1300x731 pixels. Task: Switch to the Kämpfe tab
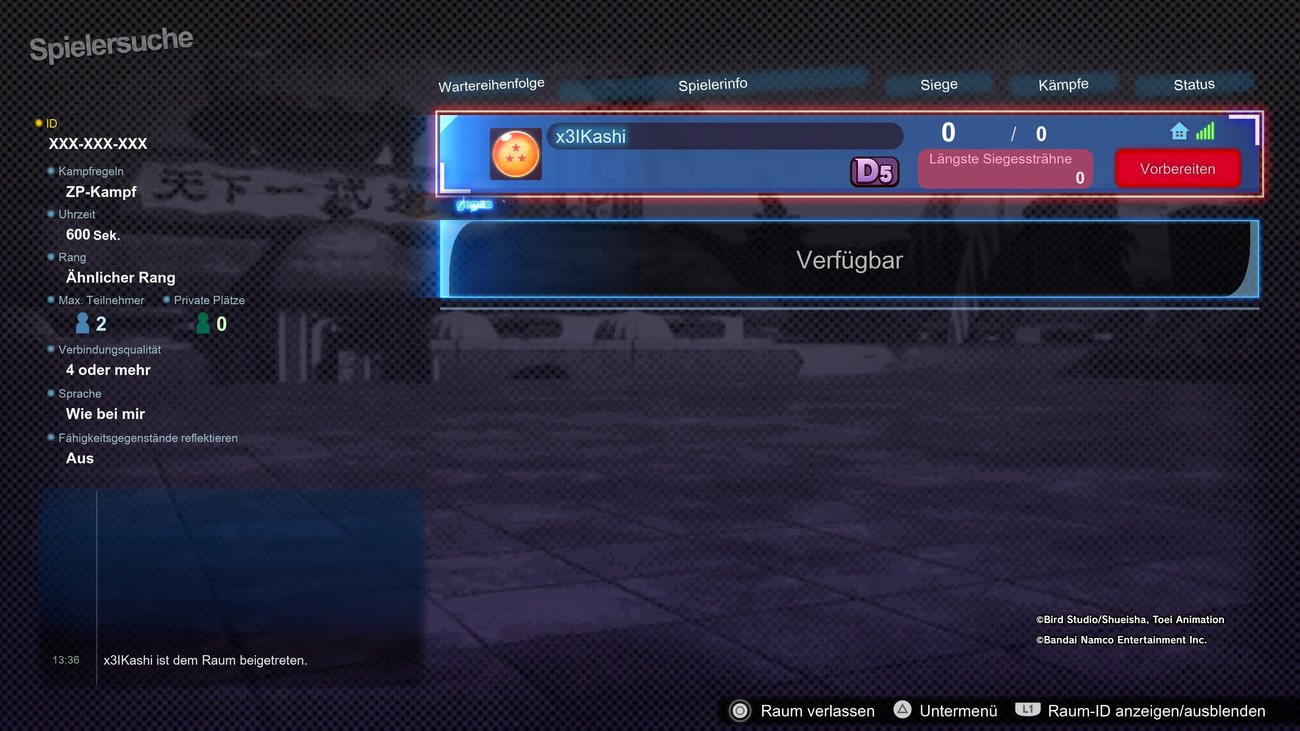tap(1063, 84)
